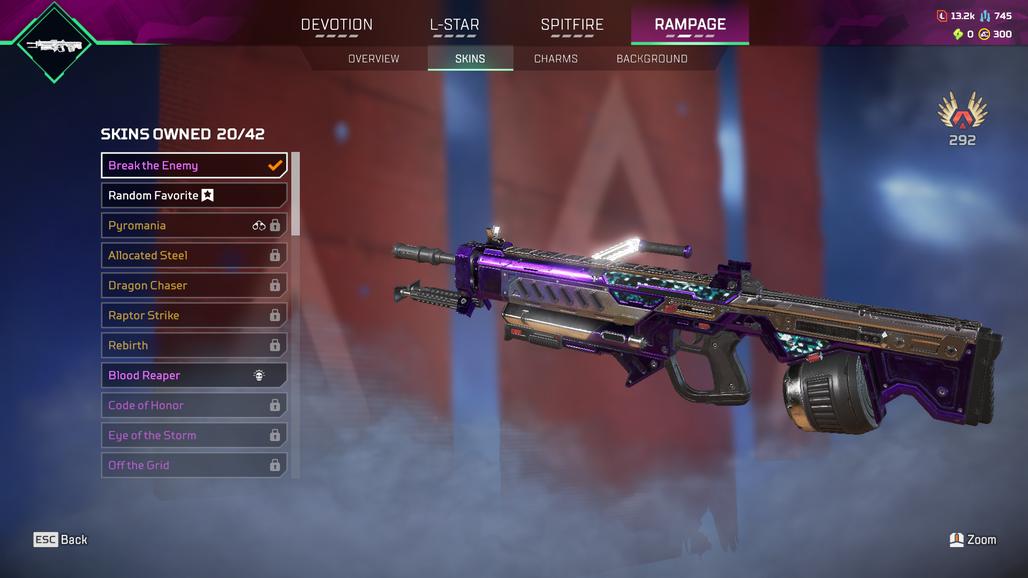Image resolution: width=1028 pixels, height=578 pixels.
Task: Select the Spitfire weapon tab
Action: click(x=572, y=25)
